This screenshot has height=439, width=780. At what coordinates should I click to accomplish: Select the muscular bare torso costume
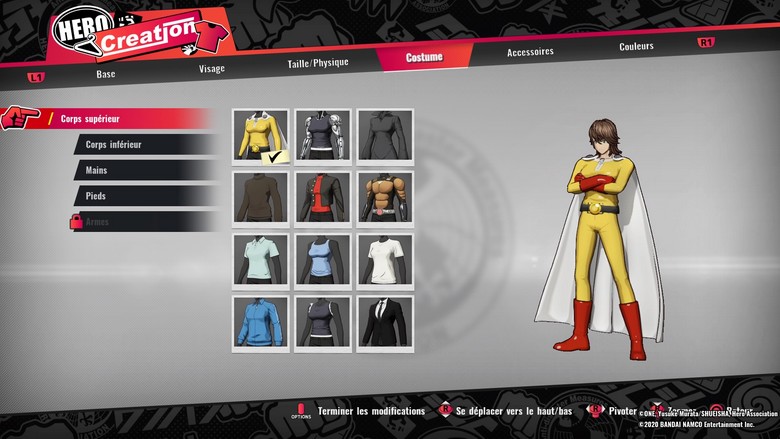384,198
